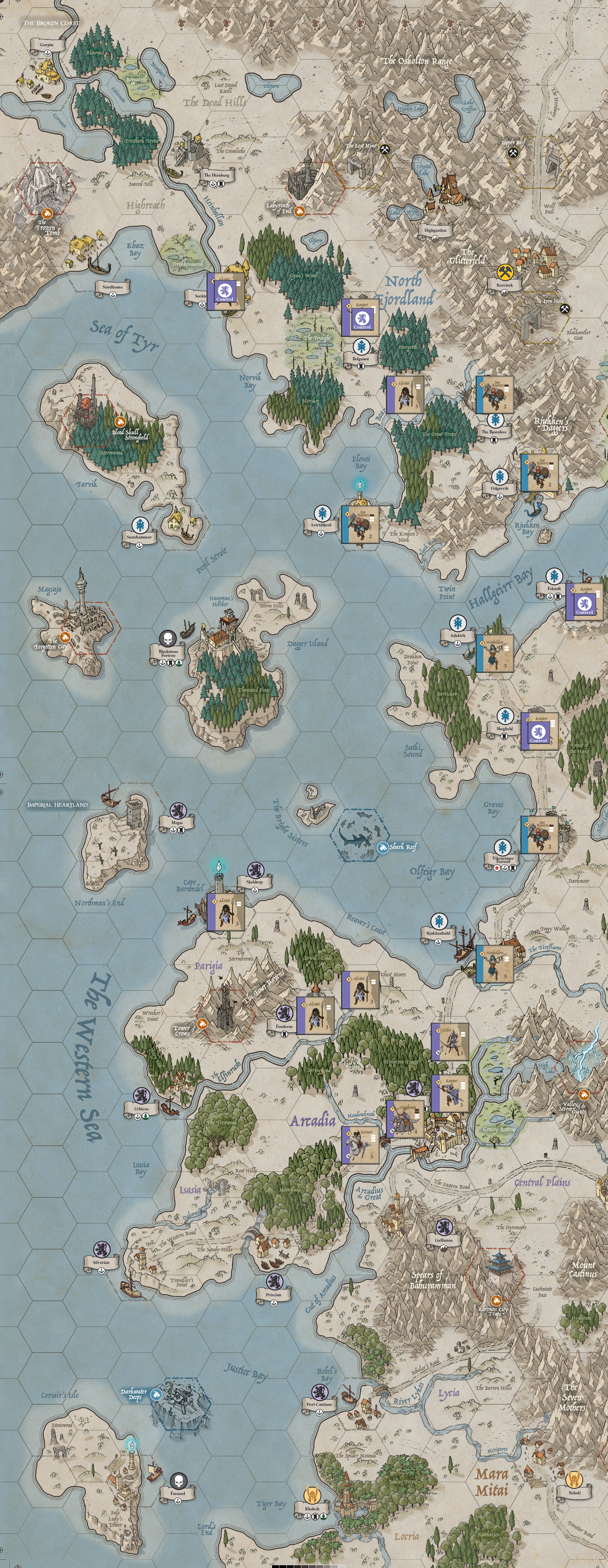
Task: Select the Korsari horseman unit
Action: (360, 1144)
